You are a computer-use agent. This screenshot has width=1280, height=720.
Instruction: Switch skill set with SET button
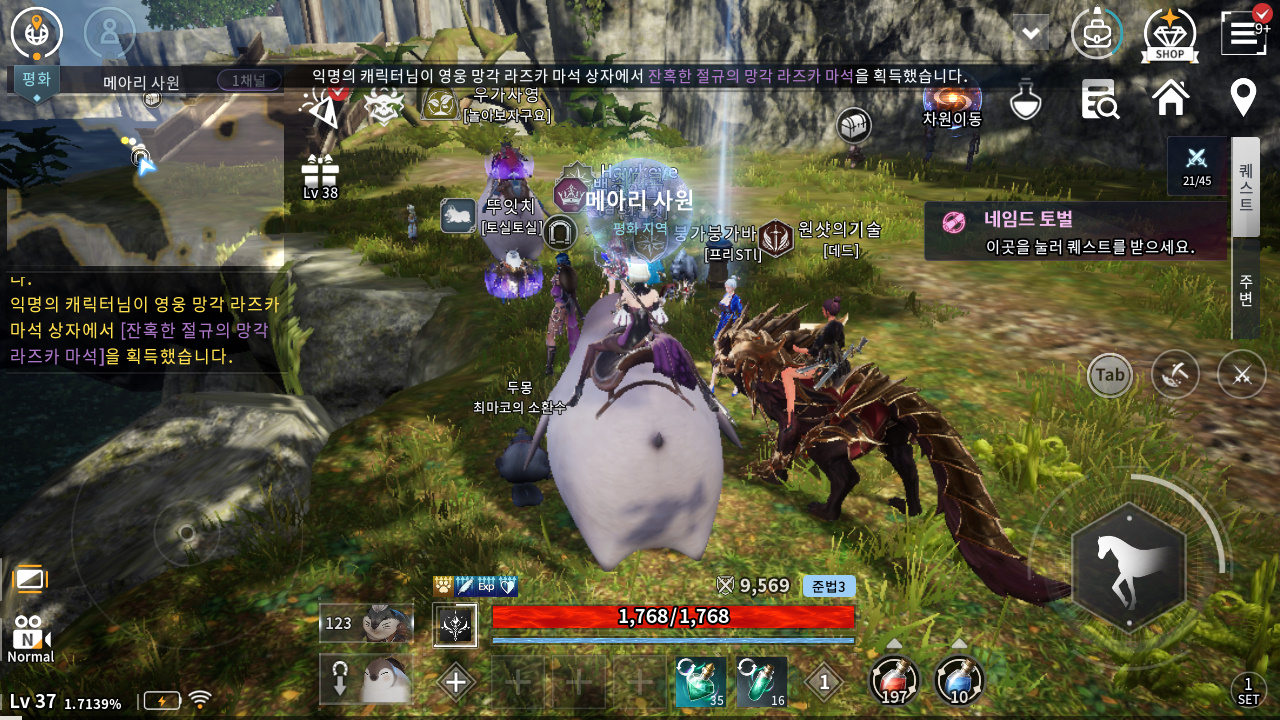pos(1248,691)
